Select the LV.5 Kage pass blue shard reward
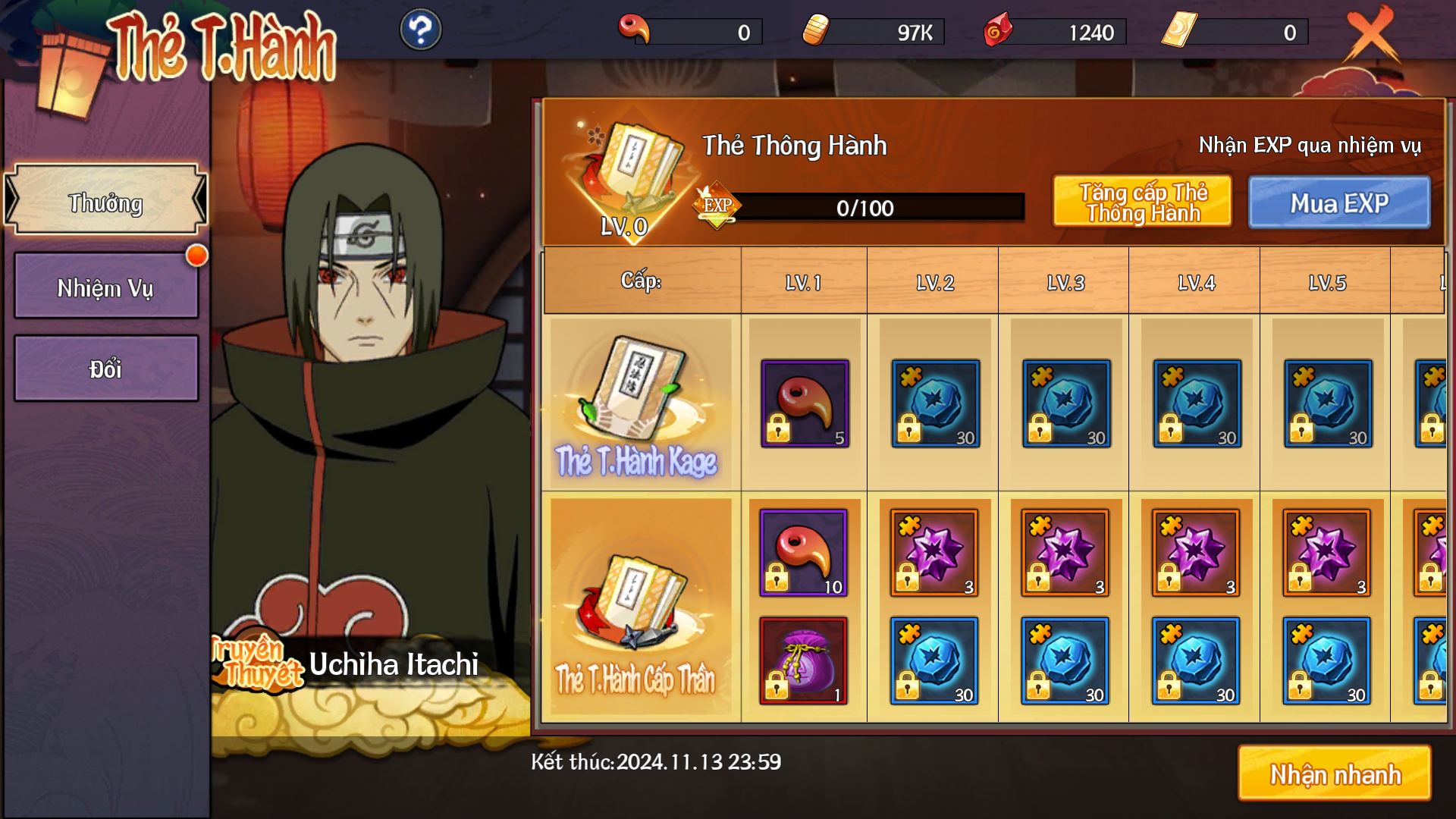Viewport: 1456px width, 819px height. [1327, 403]
